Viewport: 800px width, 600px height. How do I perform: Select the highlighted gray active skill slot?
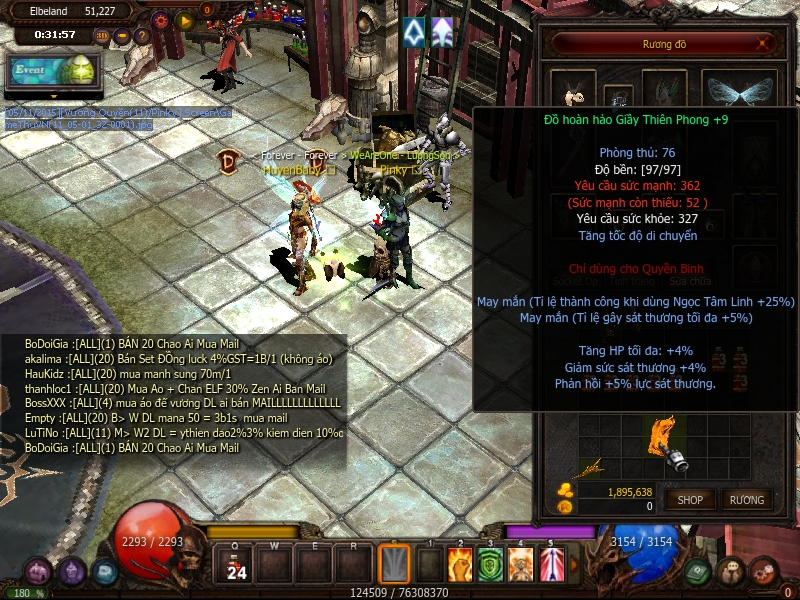[x=395, y=565]
